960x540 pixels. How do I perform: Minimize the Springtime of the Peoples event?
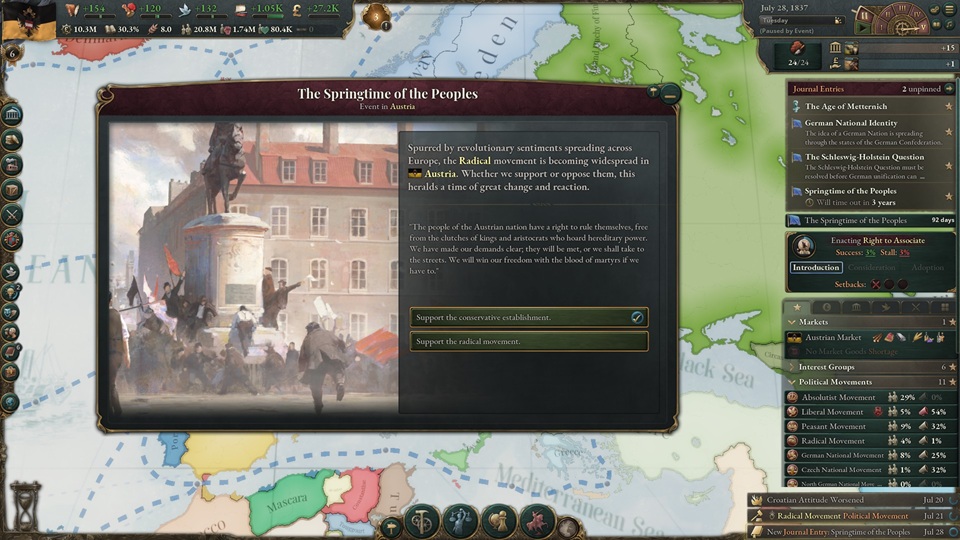point(670,94)
